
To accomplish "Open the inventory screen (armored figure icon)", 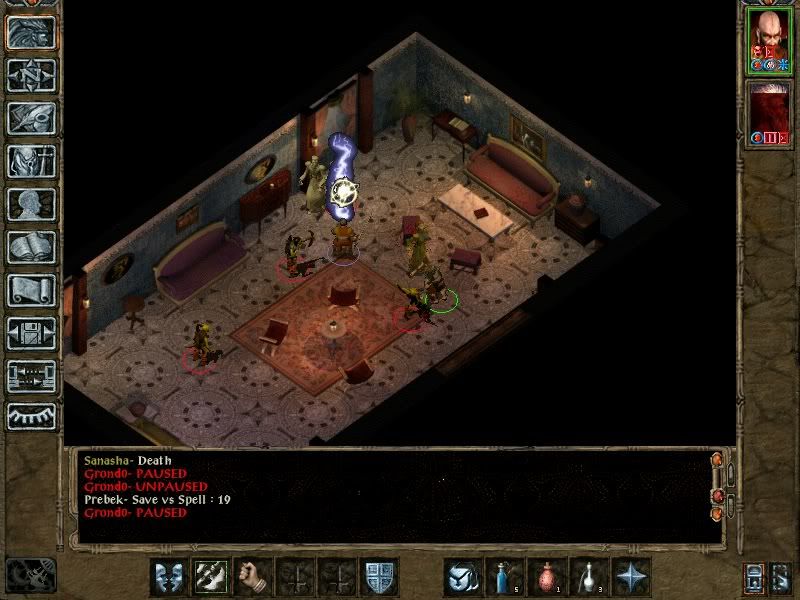I will 31,162.
